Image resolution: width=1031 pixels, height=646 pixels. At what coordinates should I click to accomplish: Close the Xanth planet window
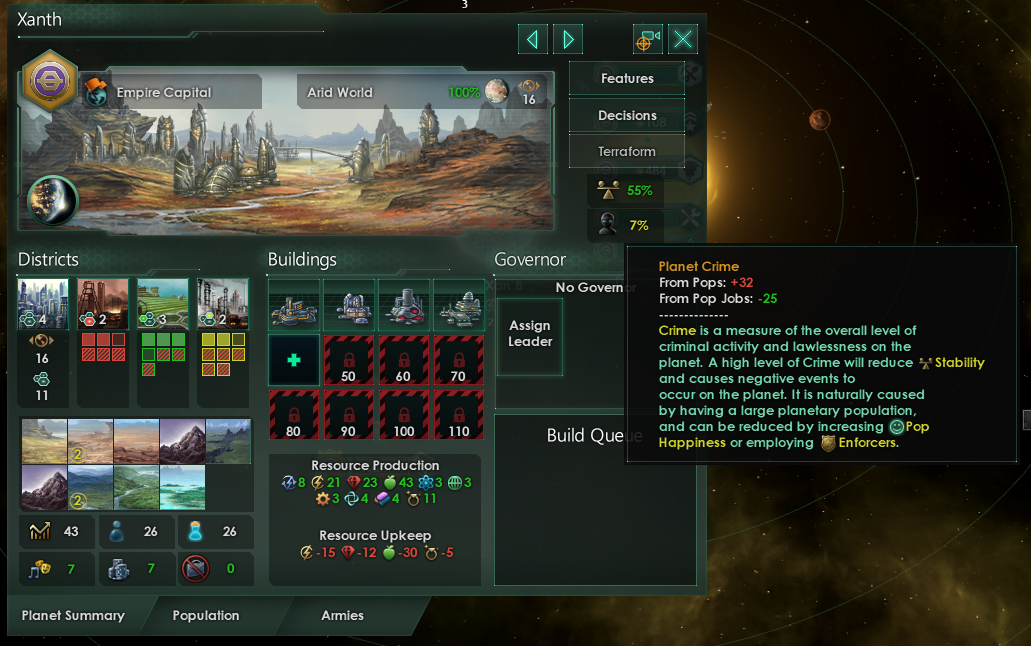tap(683, 39)
